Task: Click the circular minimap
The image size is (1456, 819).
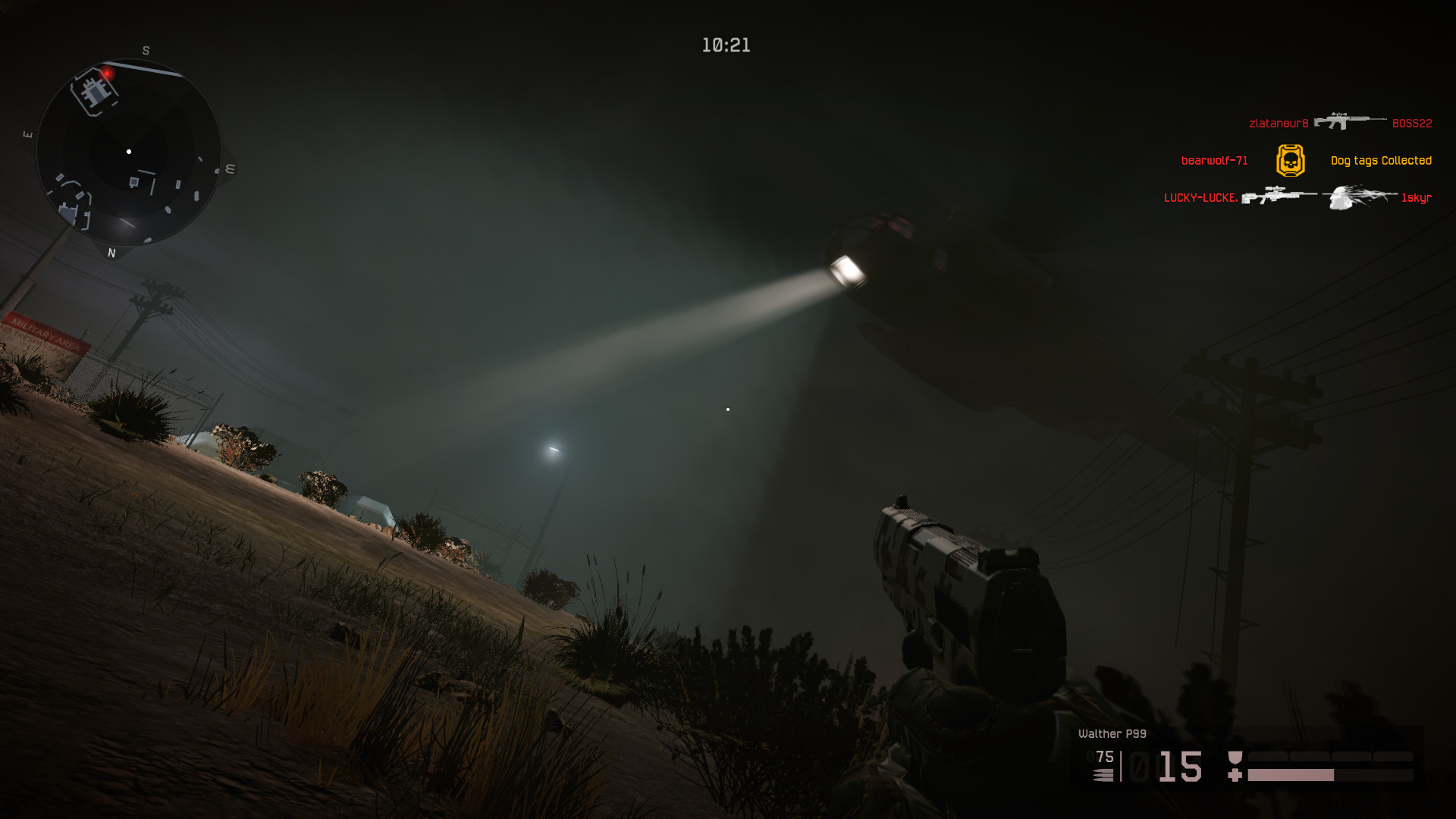Action: tap(129, 152)
